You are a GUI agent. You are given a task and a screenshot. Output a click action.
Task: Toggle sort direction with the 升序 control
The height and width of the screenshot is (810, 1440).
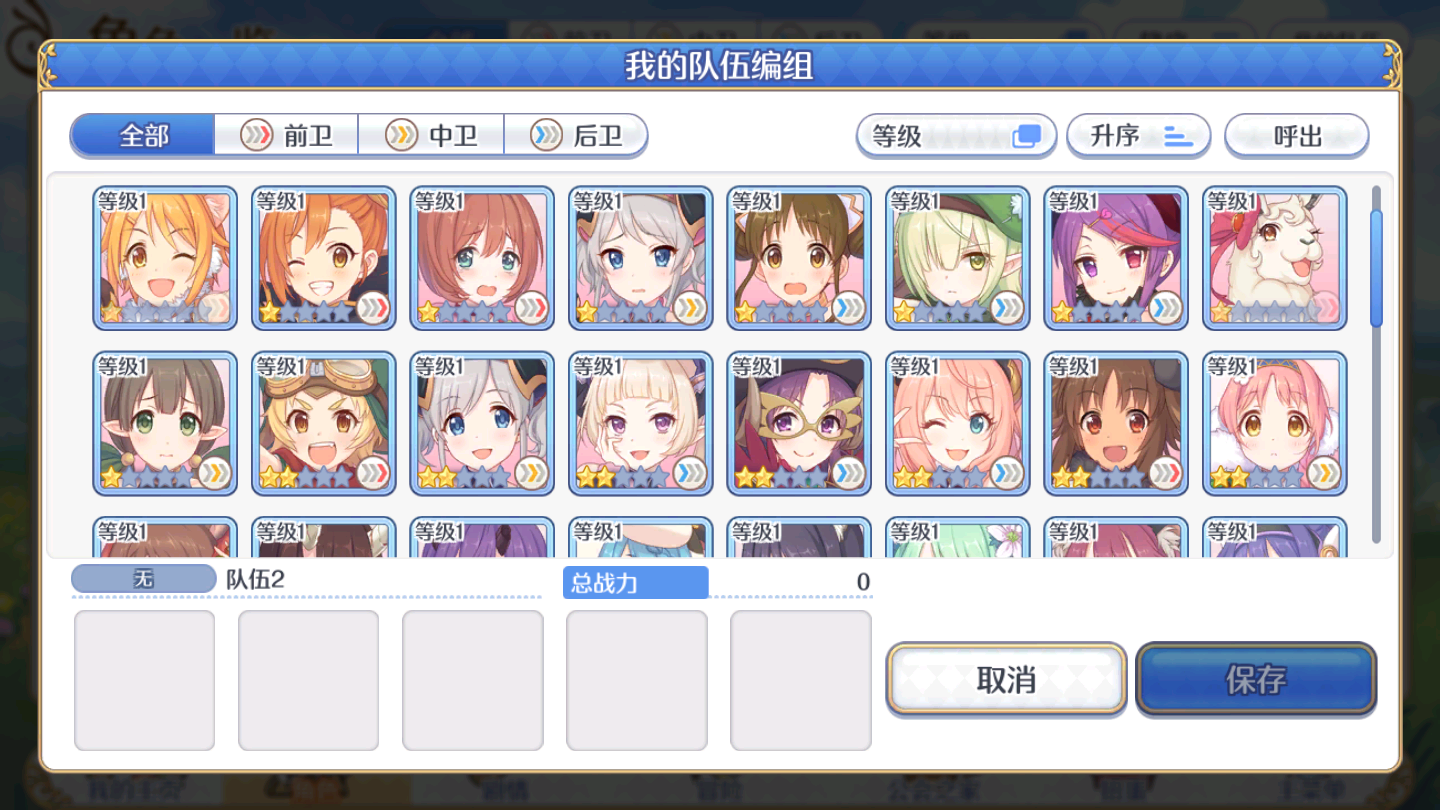1139,135
